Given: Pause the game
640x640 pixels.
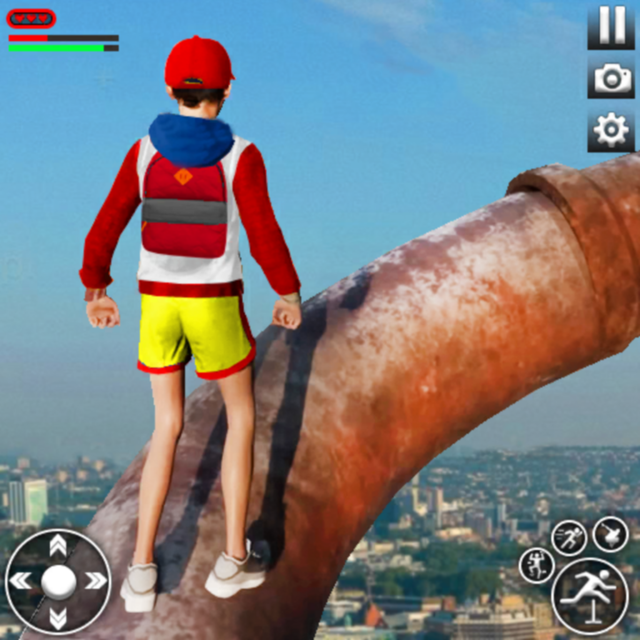Looking at the screenshot, I should click(610, 26).
